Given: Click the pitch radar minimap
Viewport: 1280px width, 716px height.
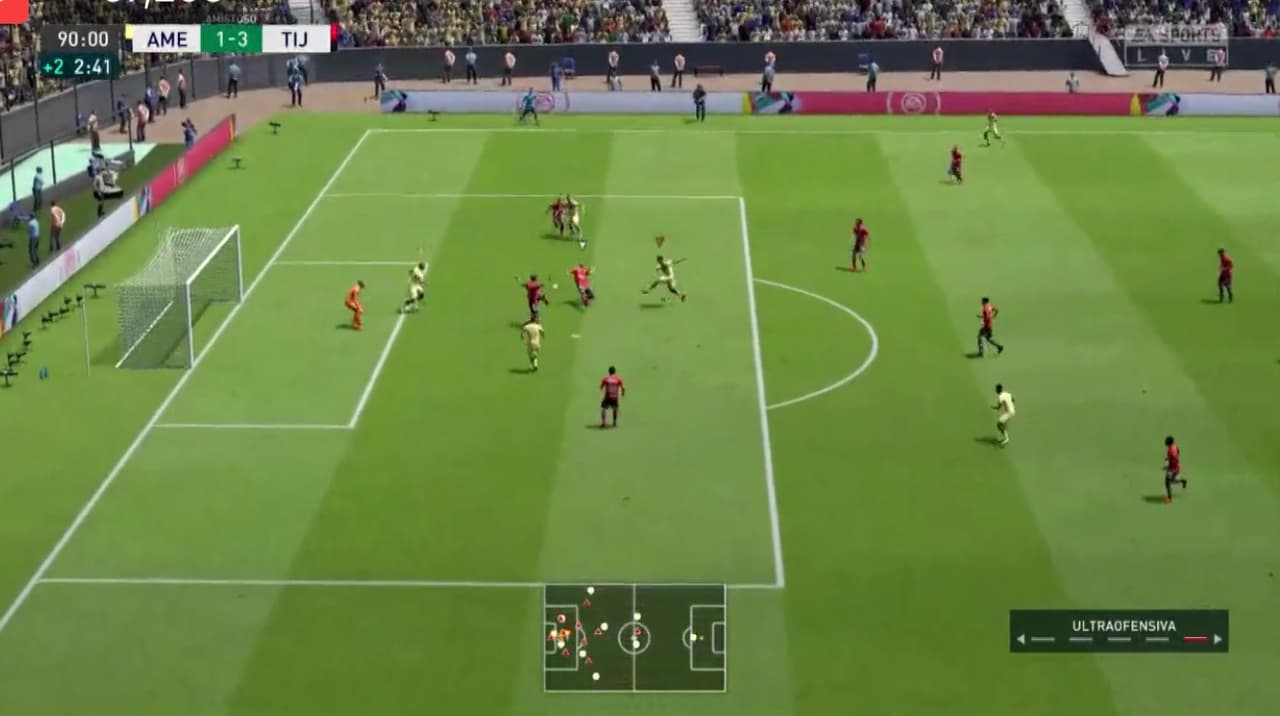Looking at the screenshot, I should (x=635, y=638).
